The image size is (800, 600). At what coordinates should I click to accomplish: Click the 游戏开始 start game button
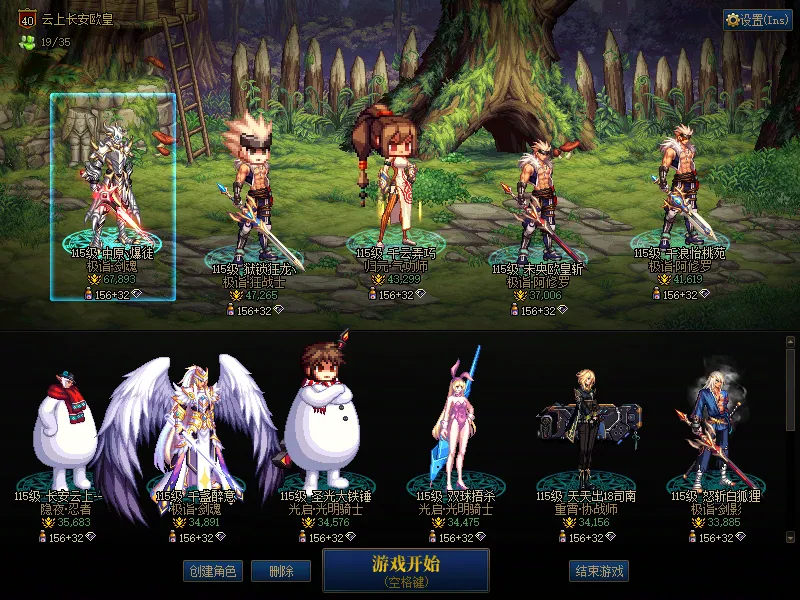[x=405, y=569]
